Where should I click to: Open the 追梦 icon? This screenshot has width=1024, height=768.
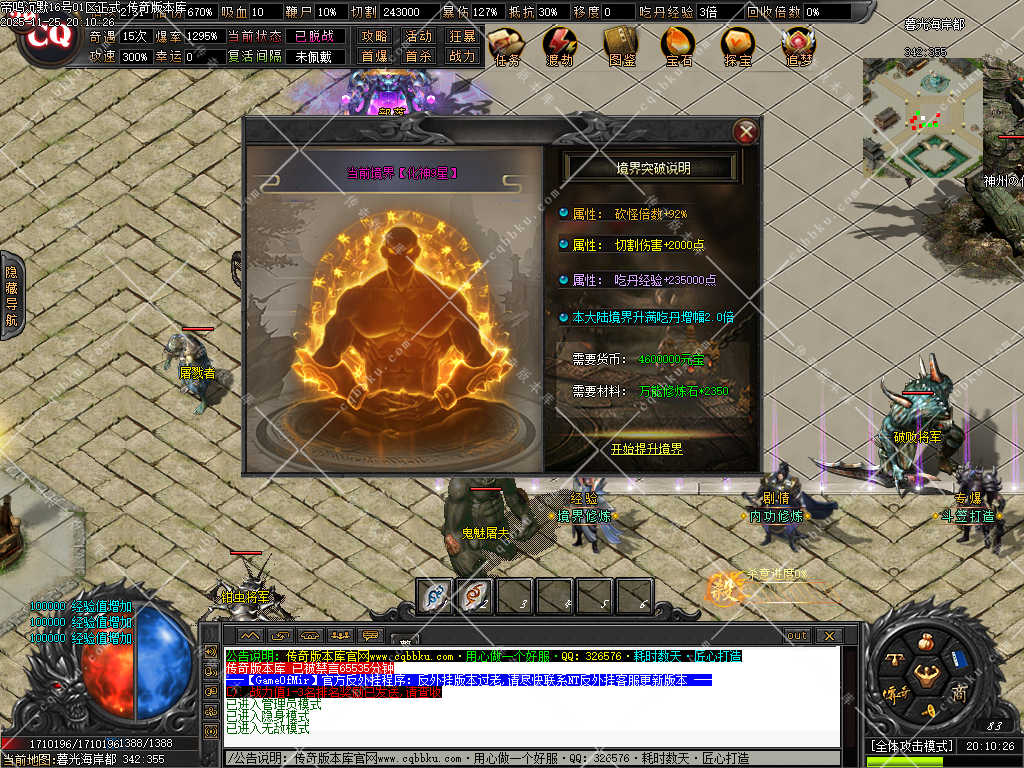(x=798, y=44)
